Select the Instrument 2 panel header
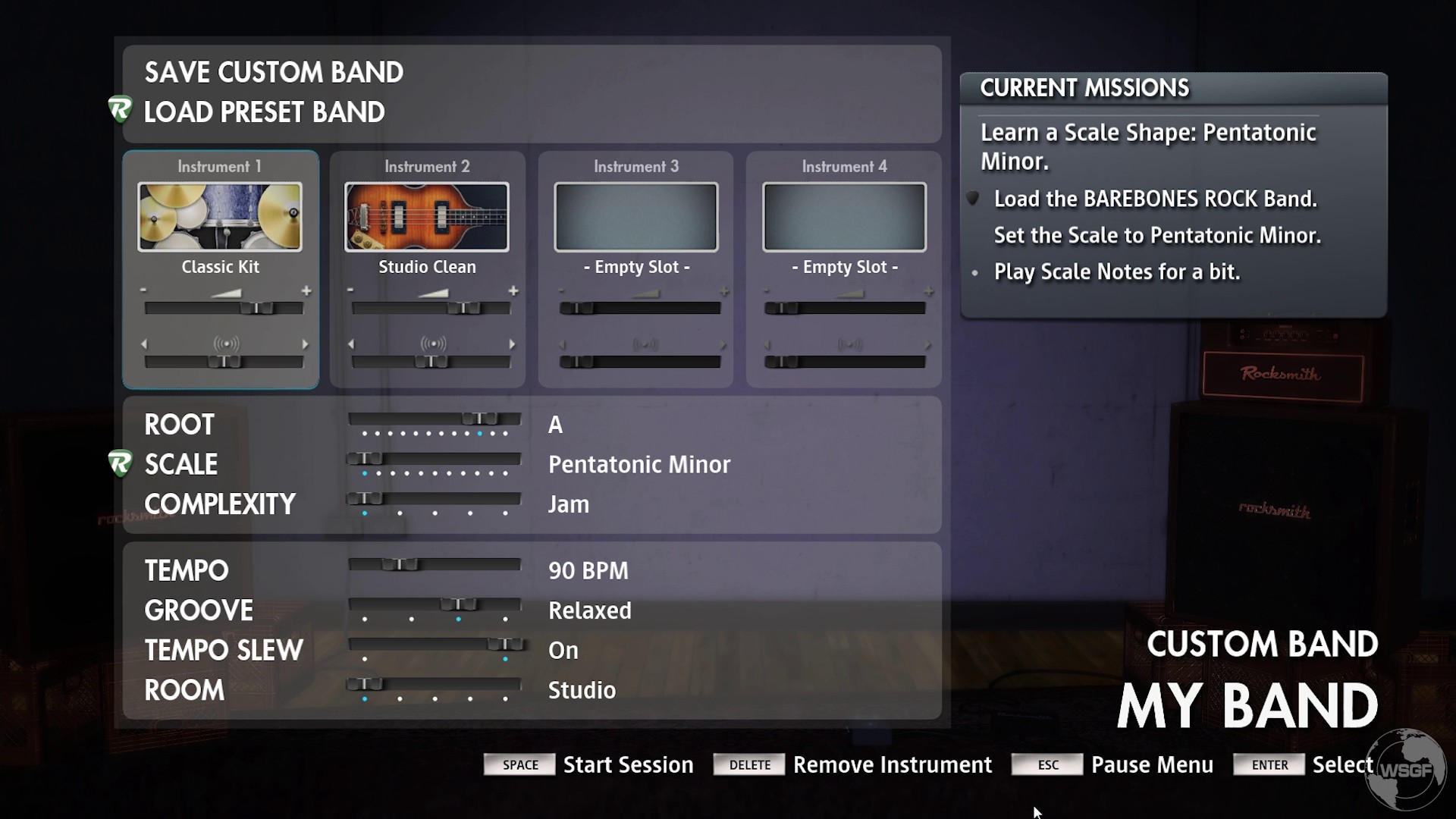The image size is (1456, 819). 427,166
